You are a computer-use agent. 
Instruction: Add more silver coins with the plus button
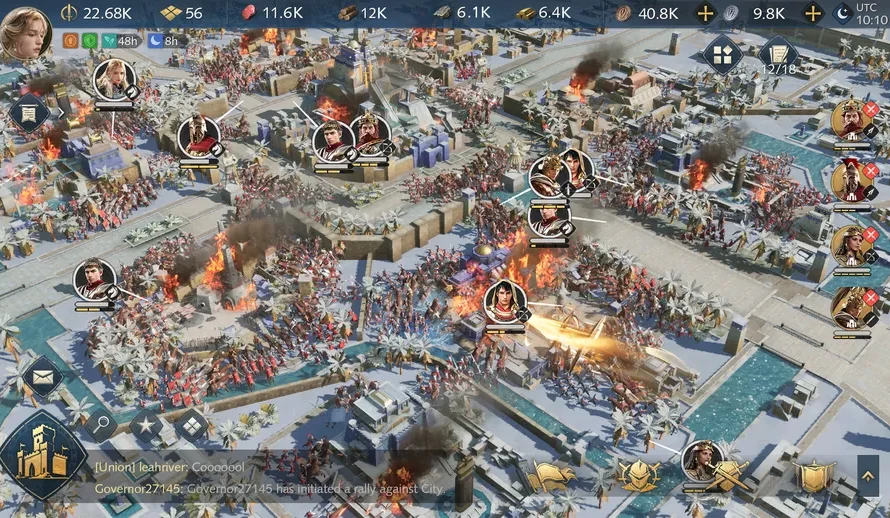click(x=814, y=13)
